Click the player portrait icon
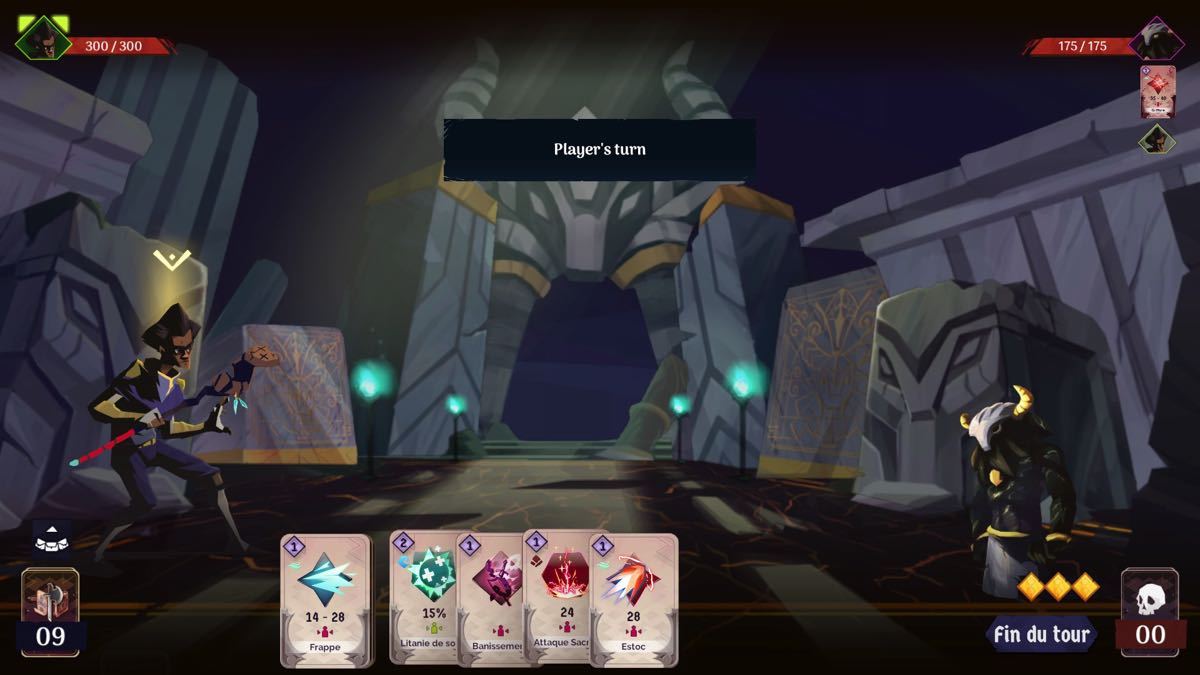 [x=41, y=39]
